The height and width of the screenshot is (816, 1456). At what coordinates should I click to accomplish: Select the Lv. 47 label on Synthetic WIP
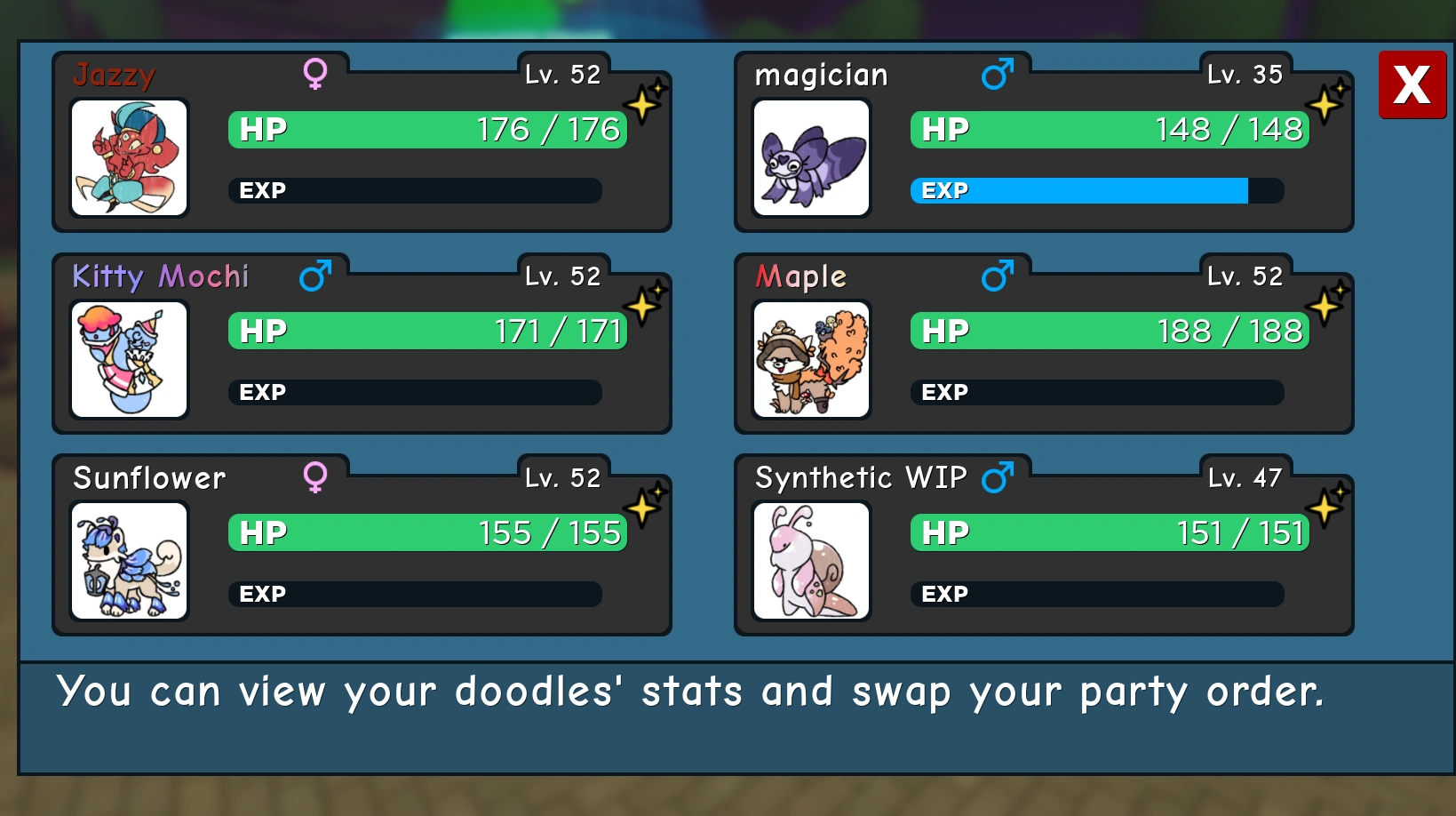click(x=1245, y=477)
